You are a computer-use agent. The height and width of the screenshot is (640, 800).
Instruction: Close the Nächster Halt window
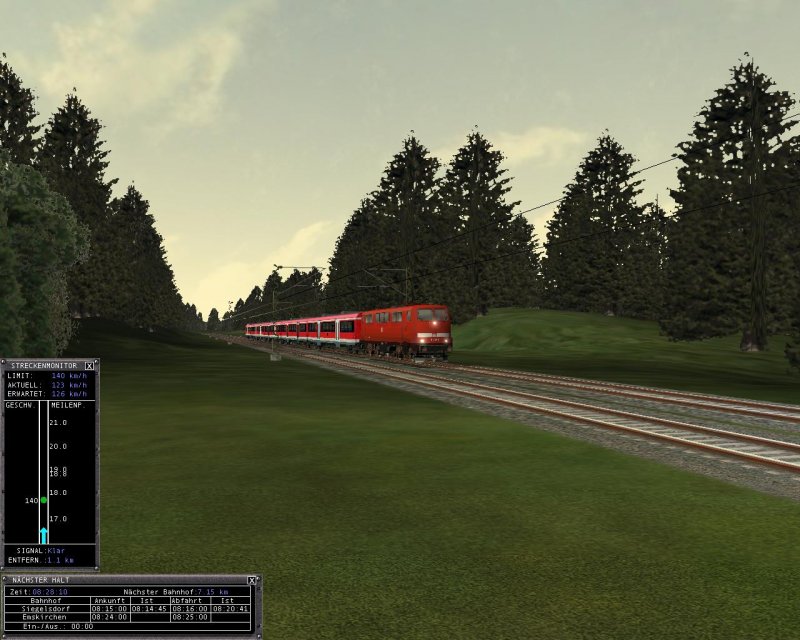coord(252,580)
